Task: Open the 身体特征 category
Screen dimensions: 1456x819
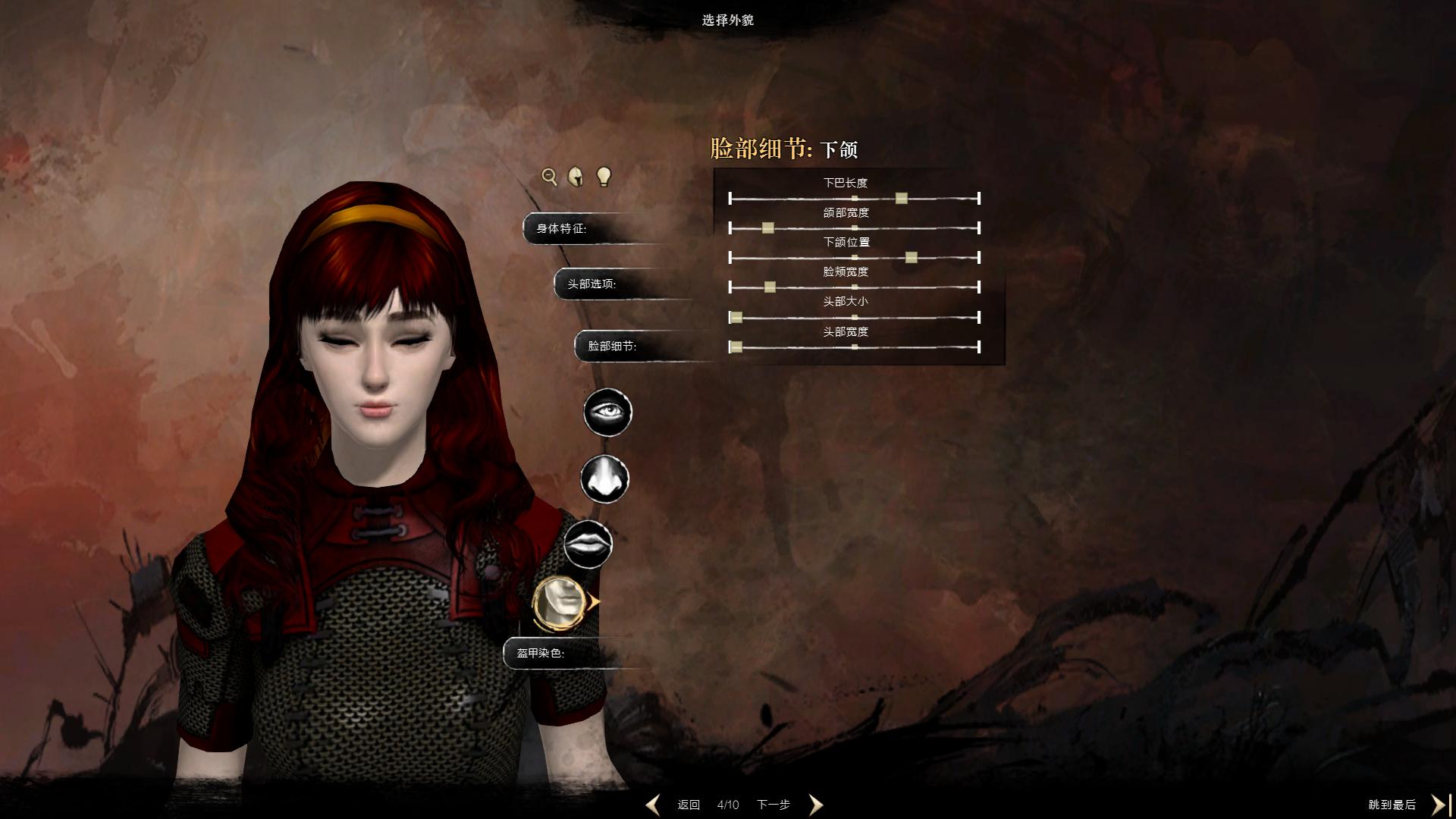Action: [562, 228]
